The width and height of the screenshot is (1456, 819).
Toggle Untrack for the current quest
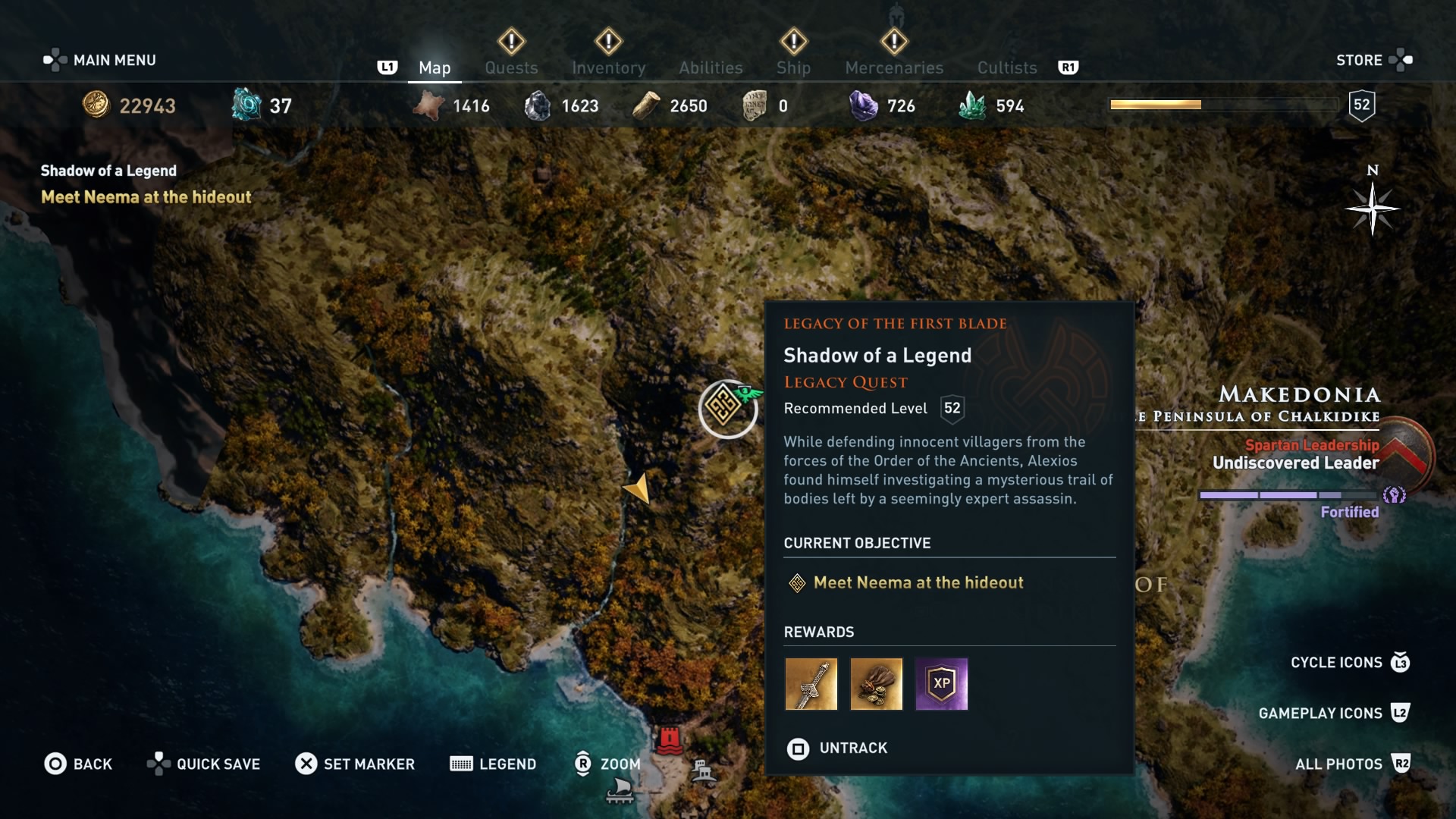click(837, 748)
